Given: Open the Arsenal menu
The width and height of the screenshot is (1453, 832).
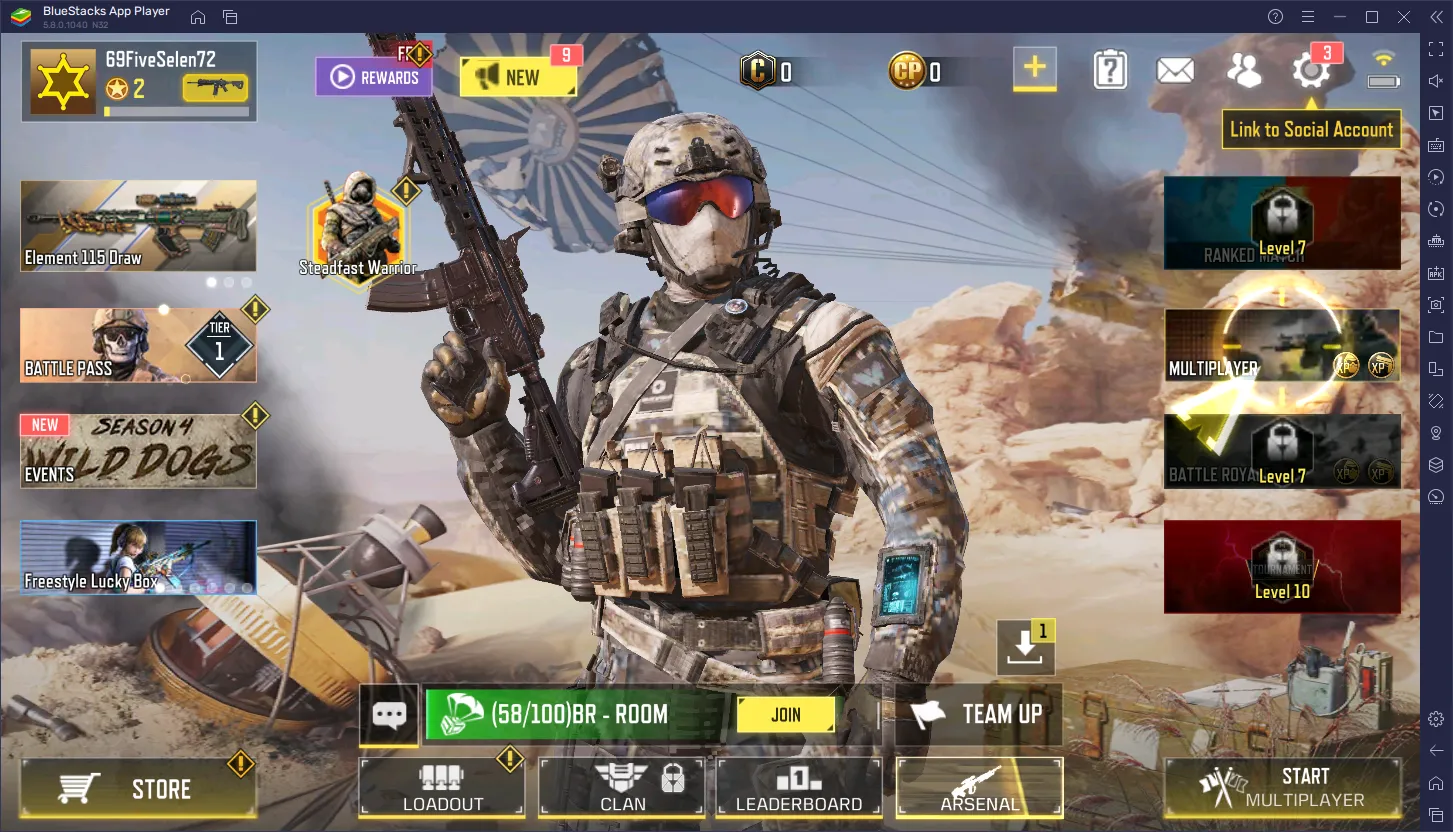Looking at the screenshot, I should coord(979,788).
